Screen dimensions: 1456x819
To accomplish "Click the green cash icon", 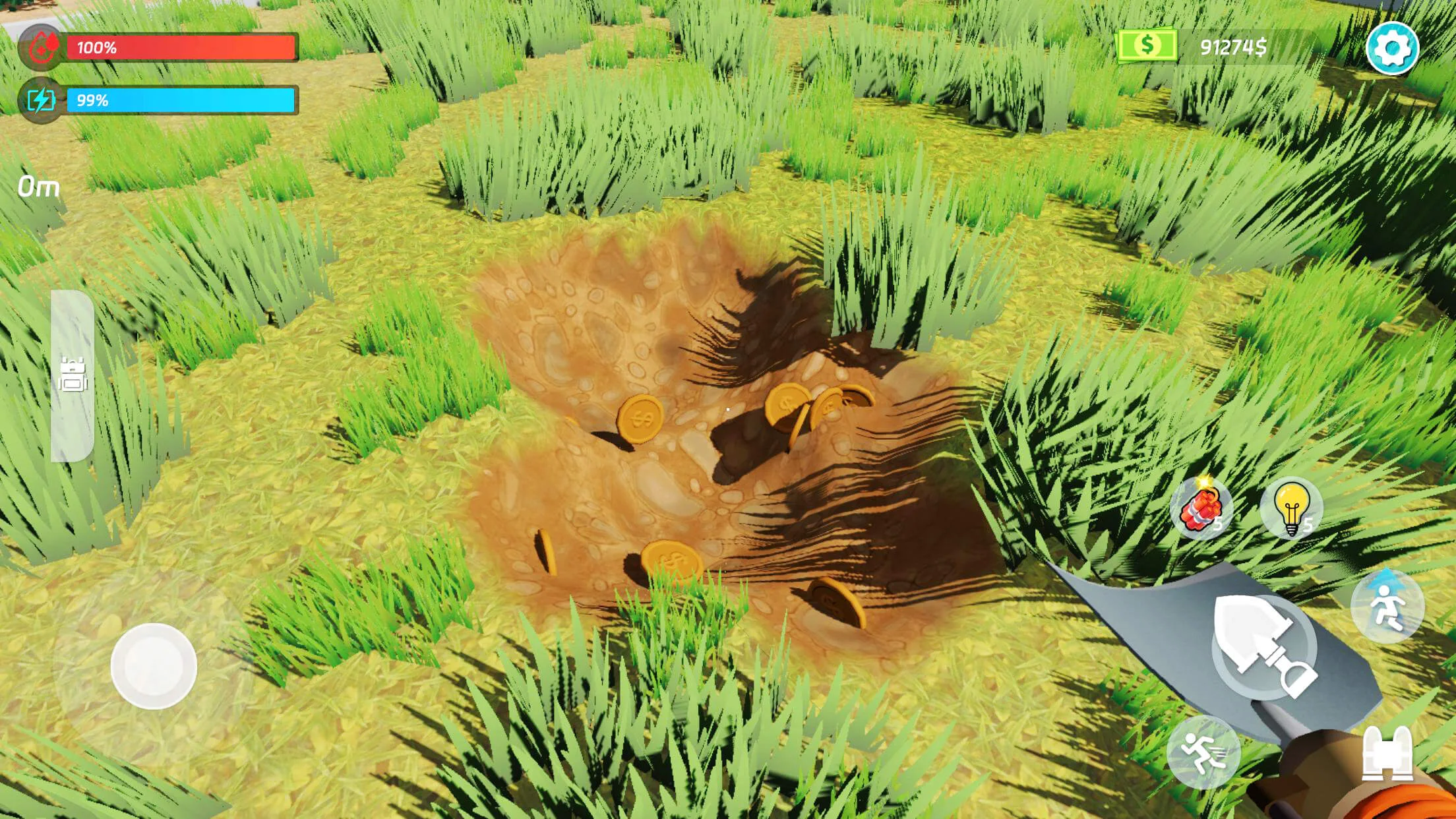I will (x=1147, y=45).
